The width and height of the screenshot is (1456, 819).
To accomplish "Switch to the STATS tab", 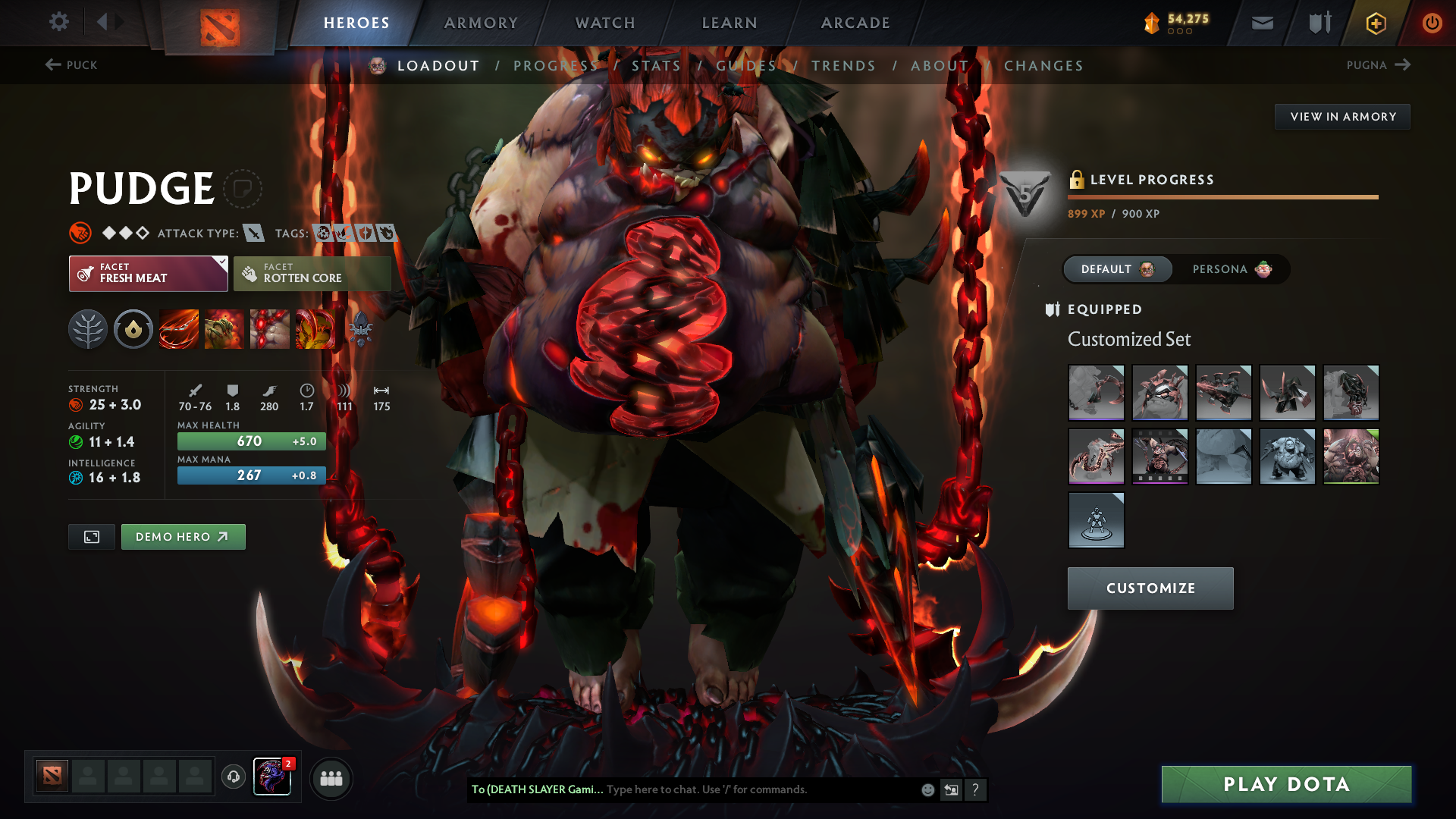I will pyautogui.click(x=657, y=66).
